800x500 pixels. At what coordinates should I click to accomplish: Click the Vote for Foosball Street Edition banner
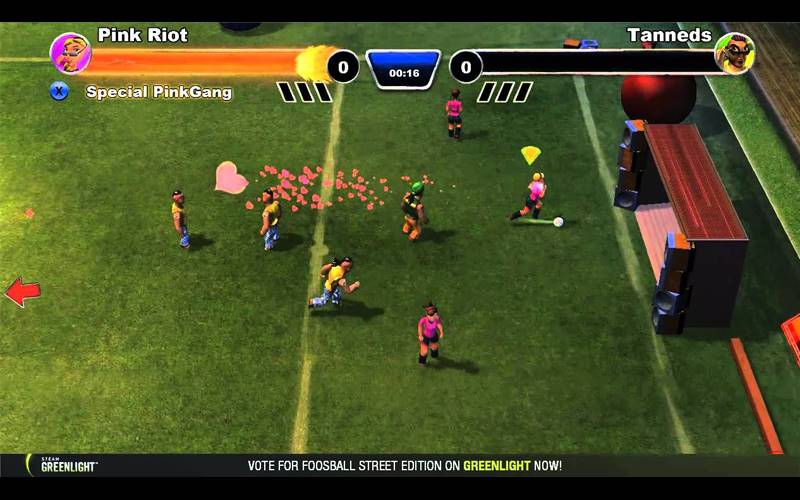coord(405,466)
